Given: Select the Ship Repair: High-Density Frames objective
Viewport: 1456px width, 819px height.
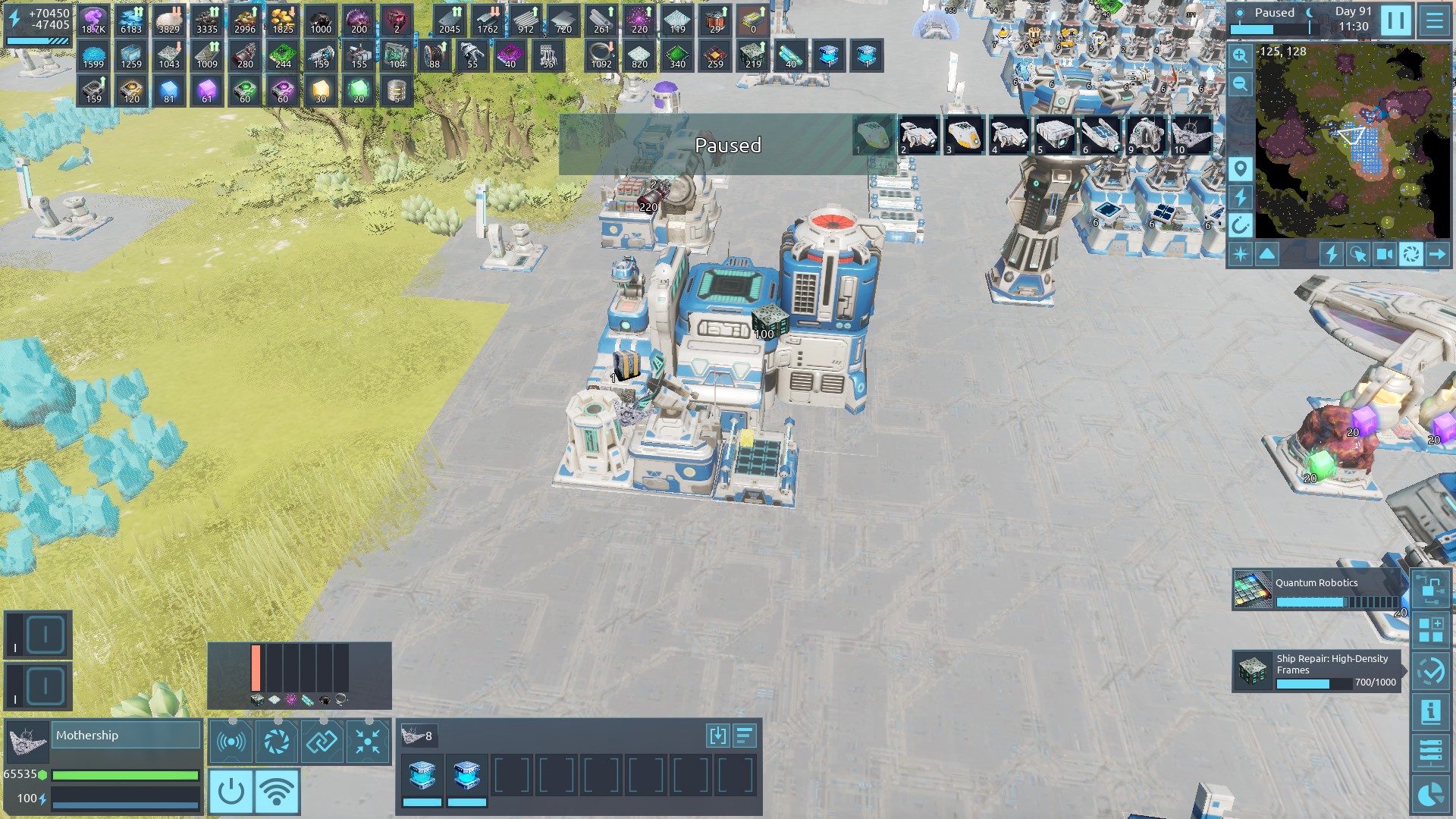Looking at the screenshot, I should pyautogui.click(x=1317, y=671).
